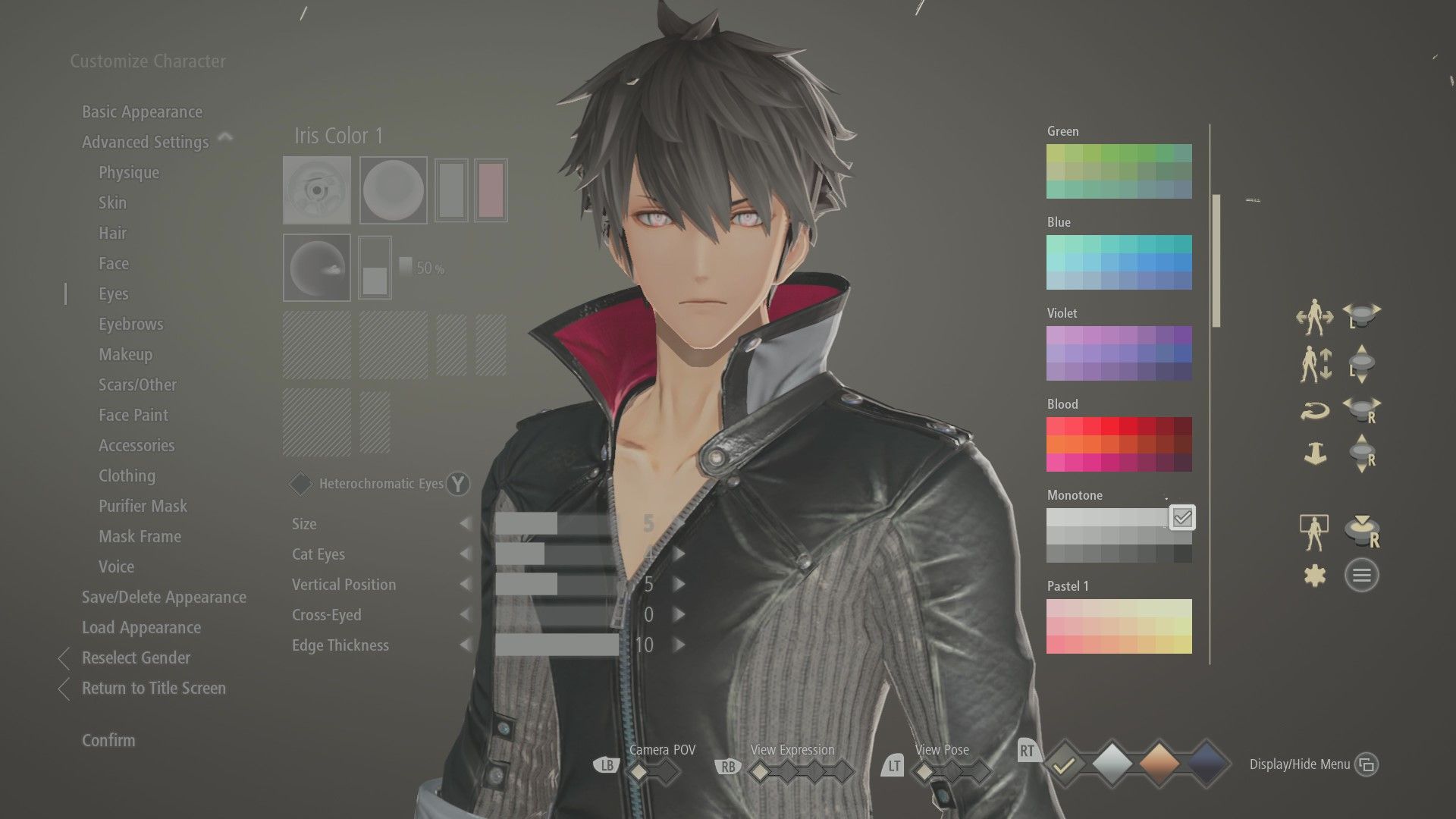Open the Face customization category
Screen dimensions: 1456x819
[x=114, y=263]
